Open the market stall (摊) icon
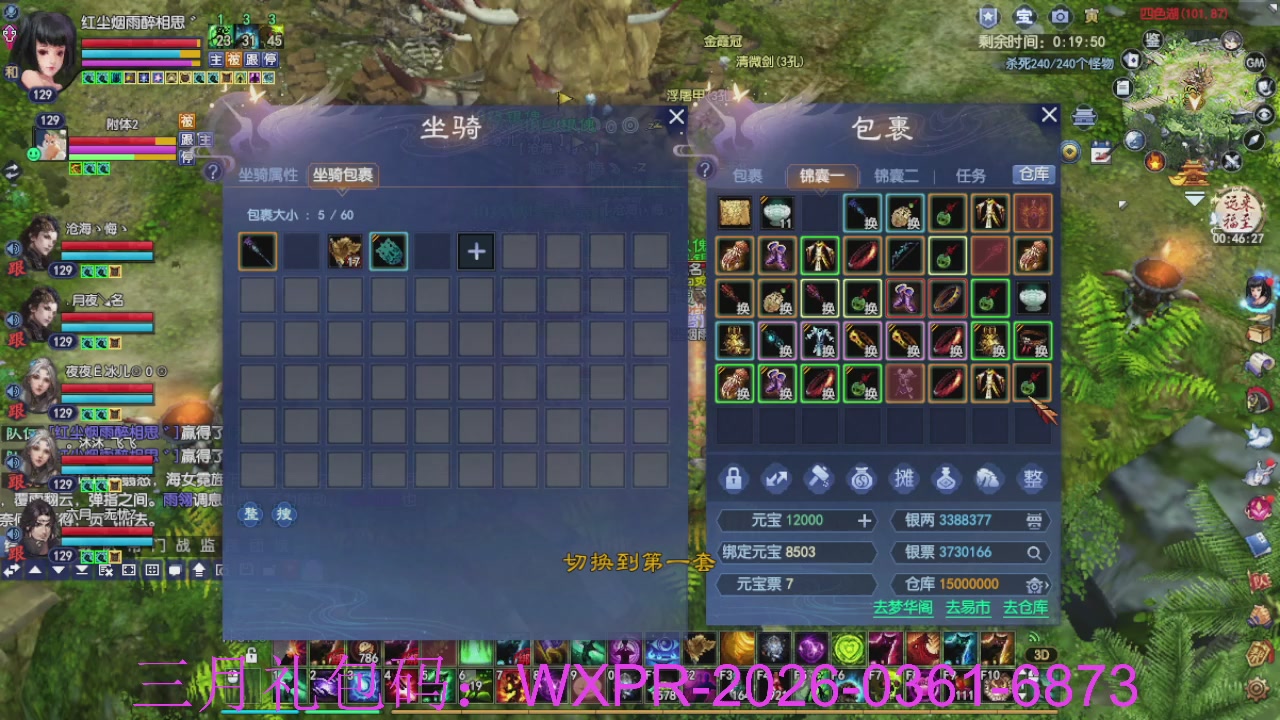1280x720 pixels. click(903, 479)
